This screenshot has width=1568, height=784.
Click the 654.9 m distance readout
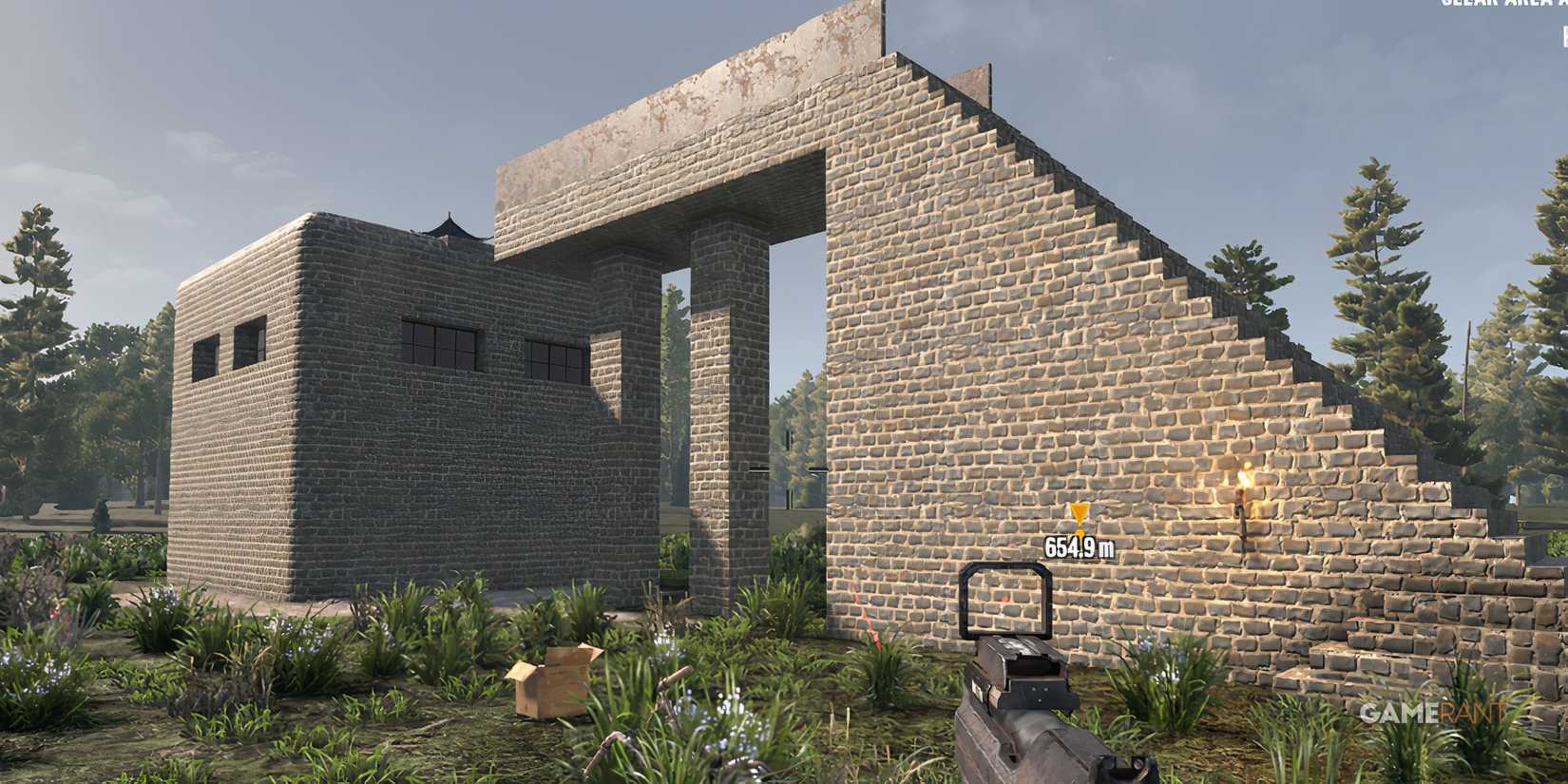[1081, 546]
